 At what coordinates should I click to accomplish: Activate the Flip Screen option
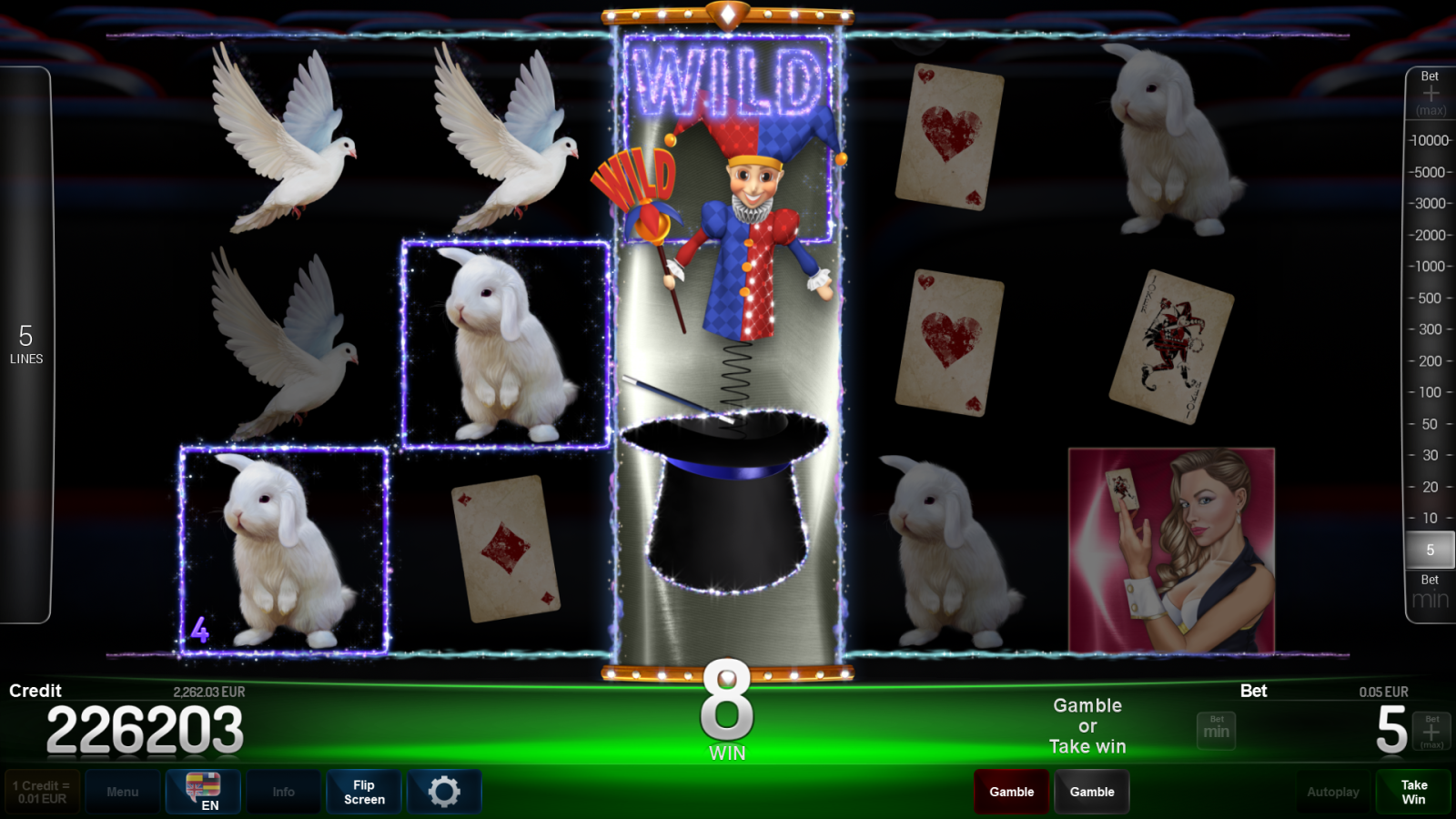coord(363,791)
